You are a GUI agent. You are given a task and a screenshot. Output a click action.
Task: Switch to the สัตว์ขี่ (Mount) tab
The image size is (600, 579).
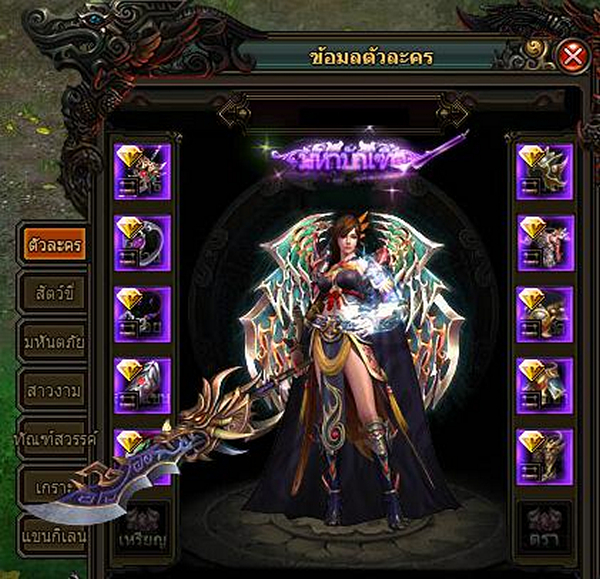click(53, 294)
